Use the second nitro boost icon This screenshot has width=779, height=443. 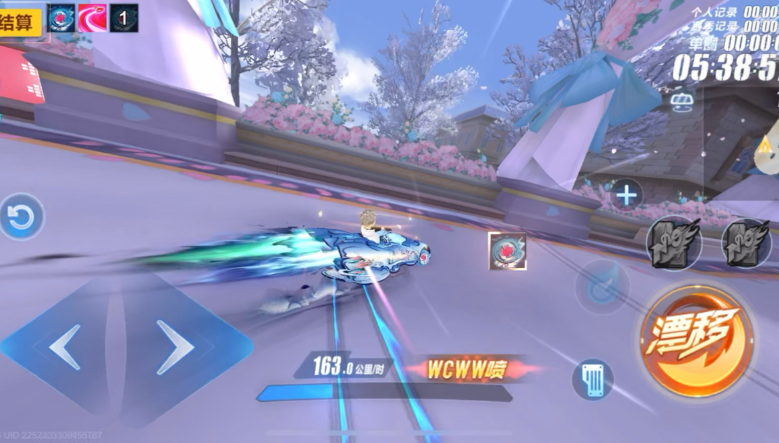pos(746,243)
